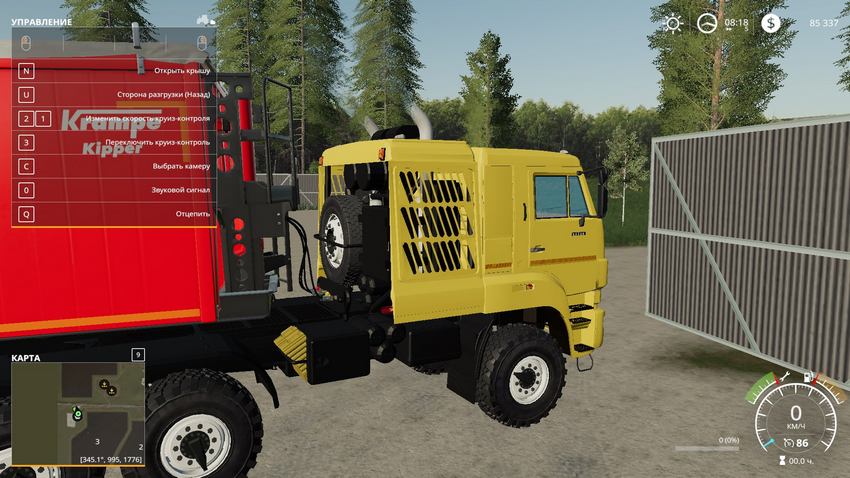The height and width of the screenshot is (478, 850).
Task: Select the dollar money icon
Action: pos(770,23)
